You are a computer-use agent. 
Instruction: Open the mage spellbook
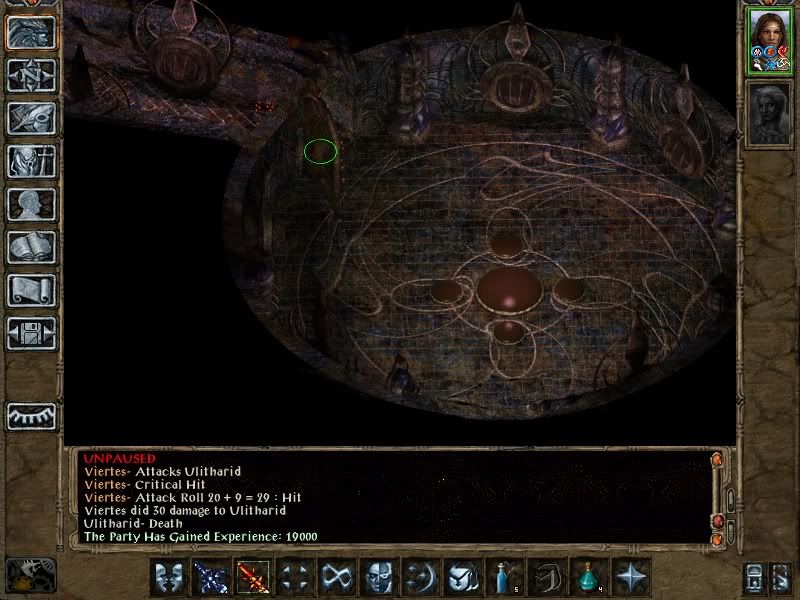[31, 247]
